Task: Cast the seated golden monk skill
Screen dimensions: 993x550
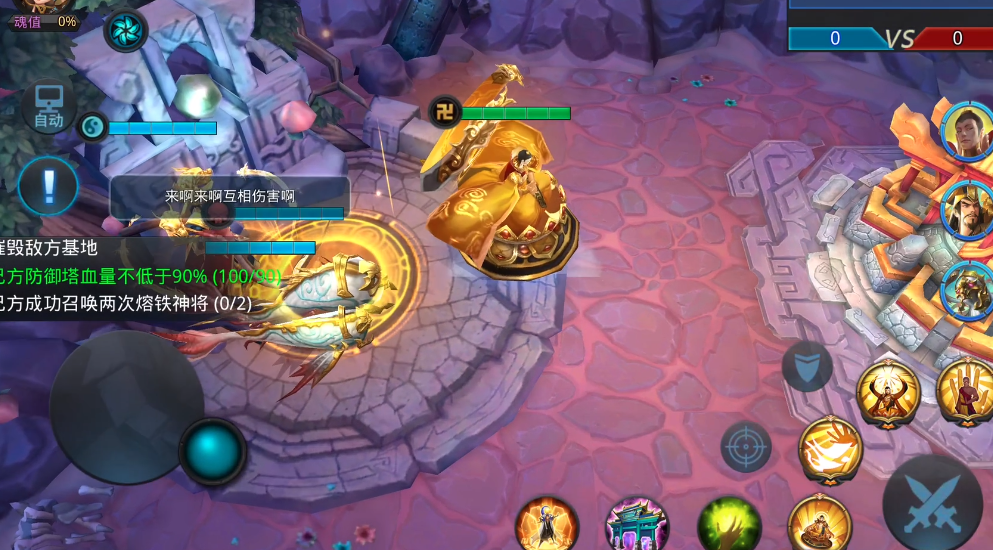Action: 819,523
